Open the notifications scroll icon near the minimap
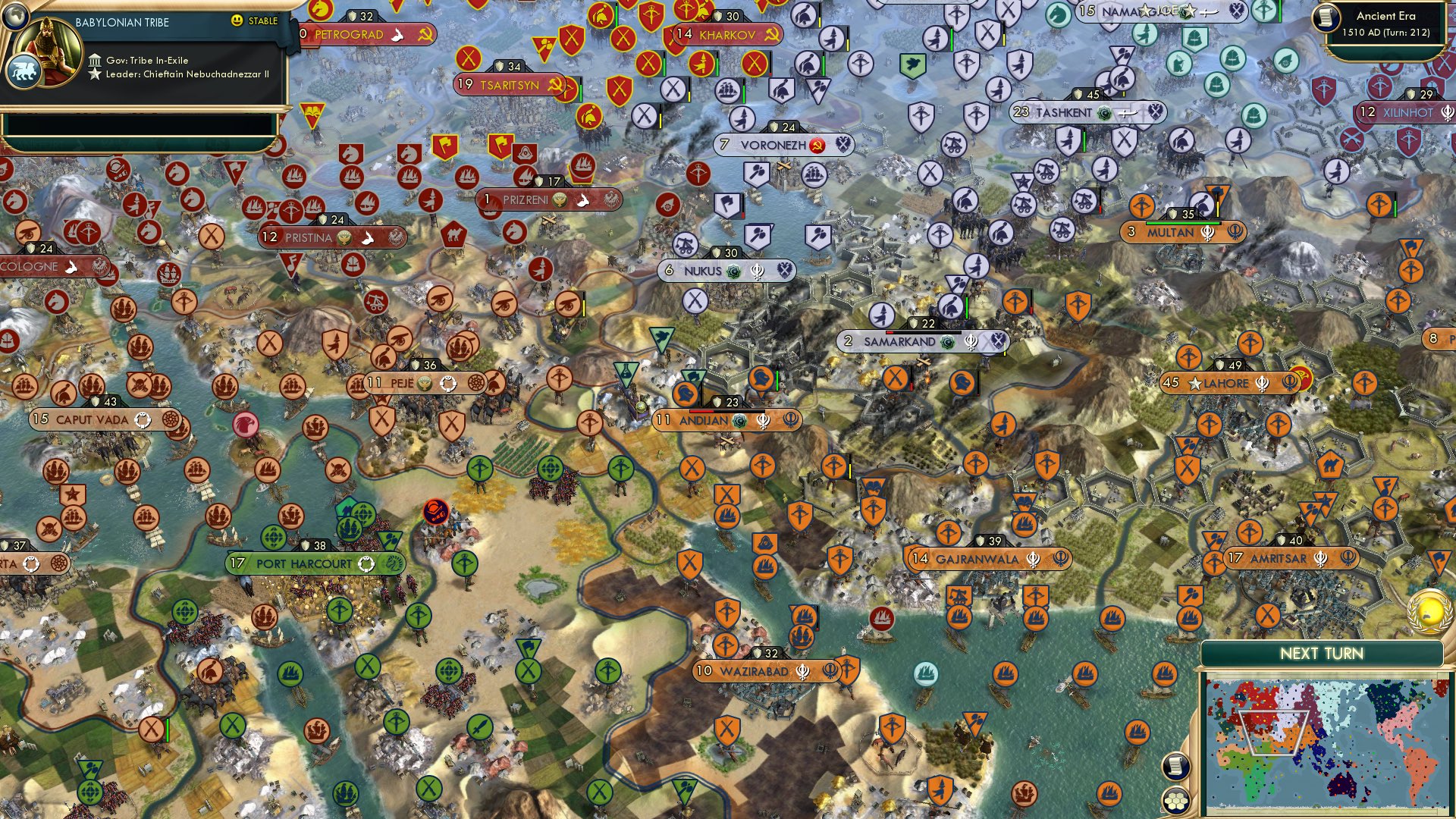The image size is (1456, 819). pos(1175,764)
